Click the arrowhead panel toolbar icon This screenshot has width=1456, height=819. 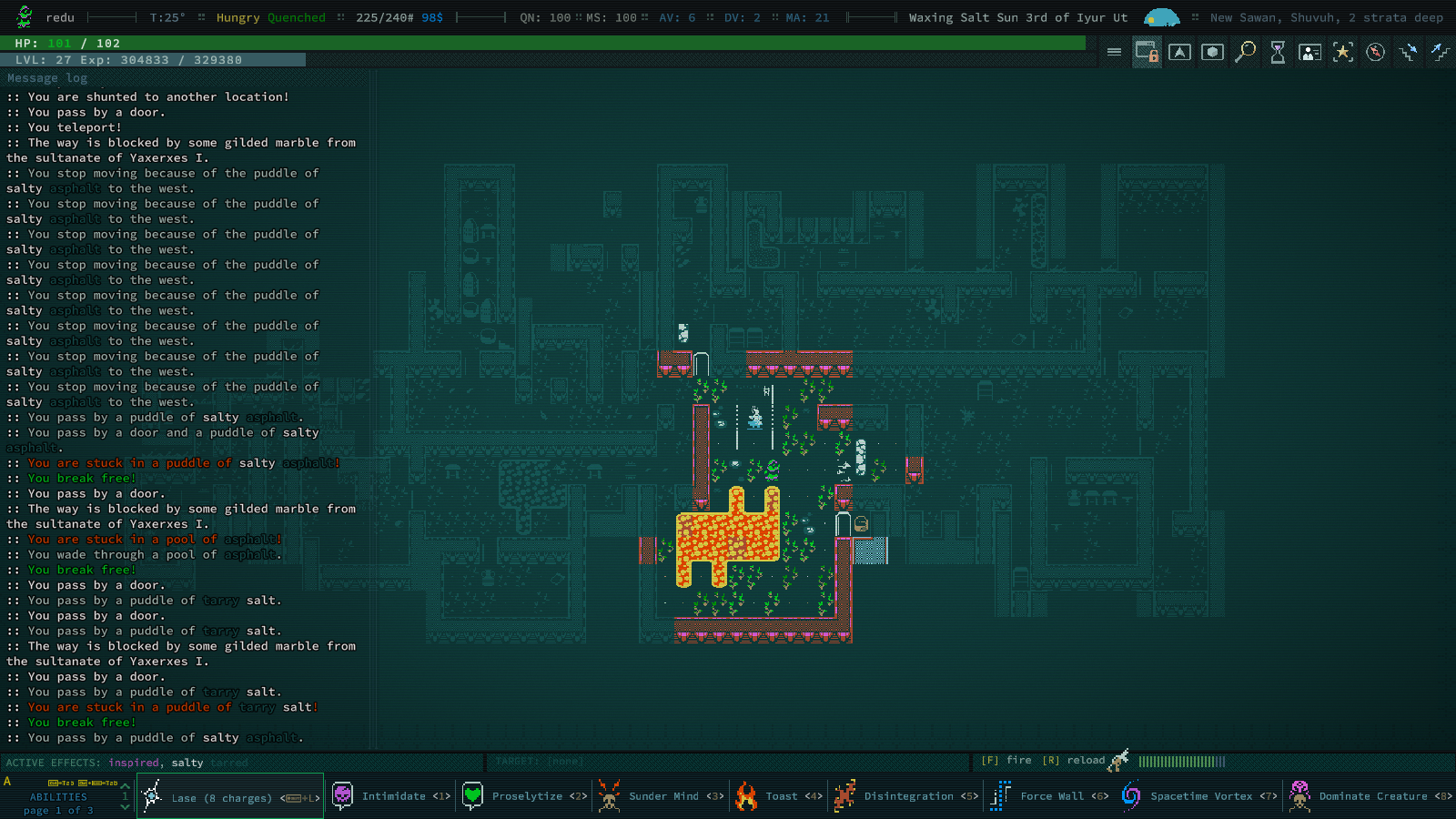(x=1179, y=52)
